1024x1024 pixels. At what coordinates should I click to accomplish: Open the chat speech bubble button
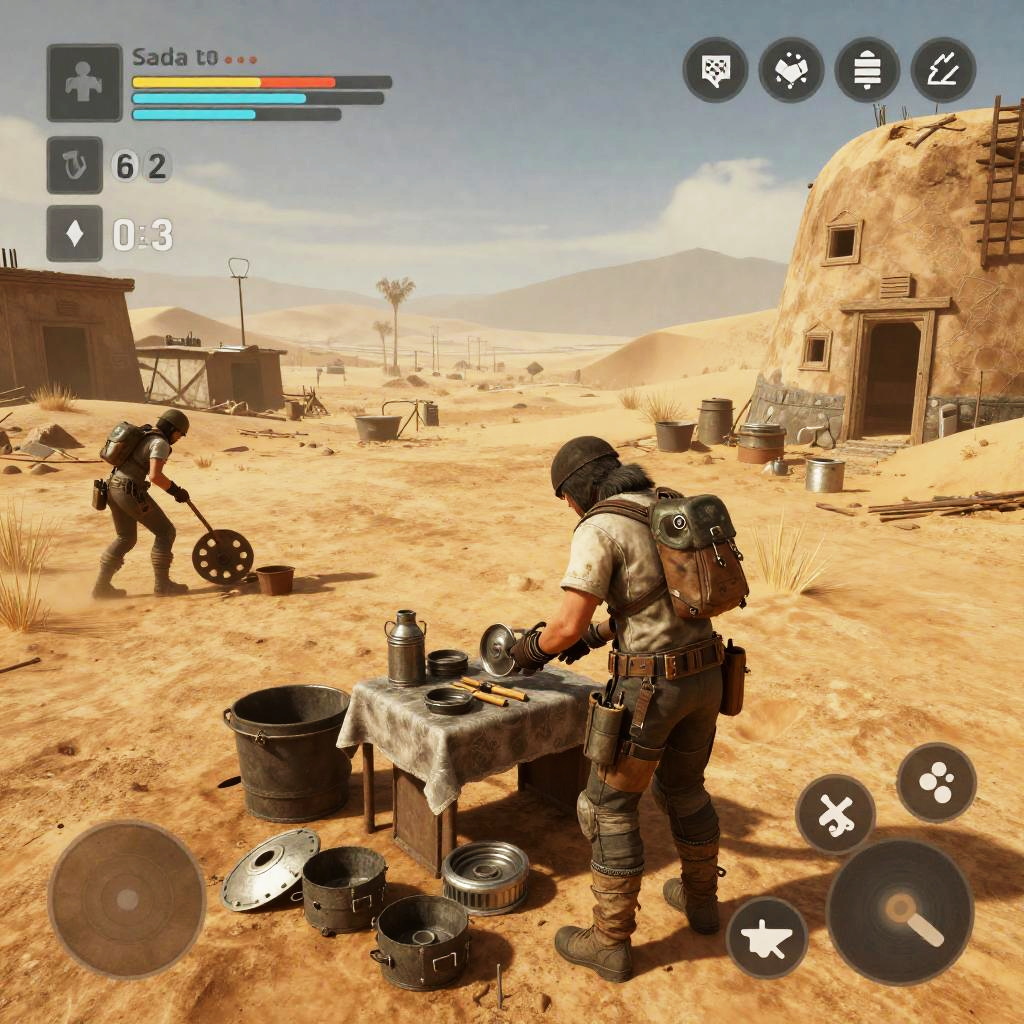715,70
